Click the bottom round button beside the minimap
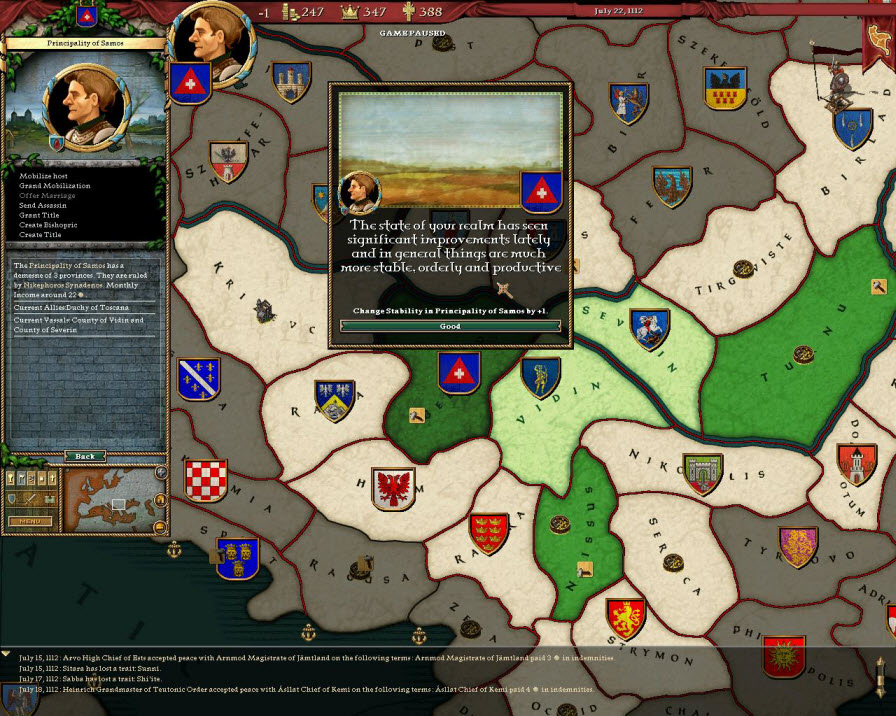896x716 pixels. coord(159,526)
